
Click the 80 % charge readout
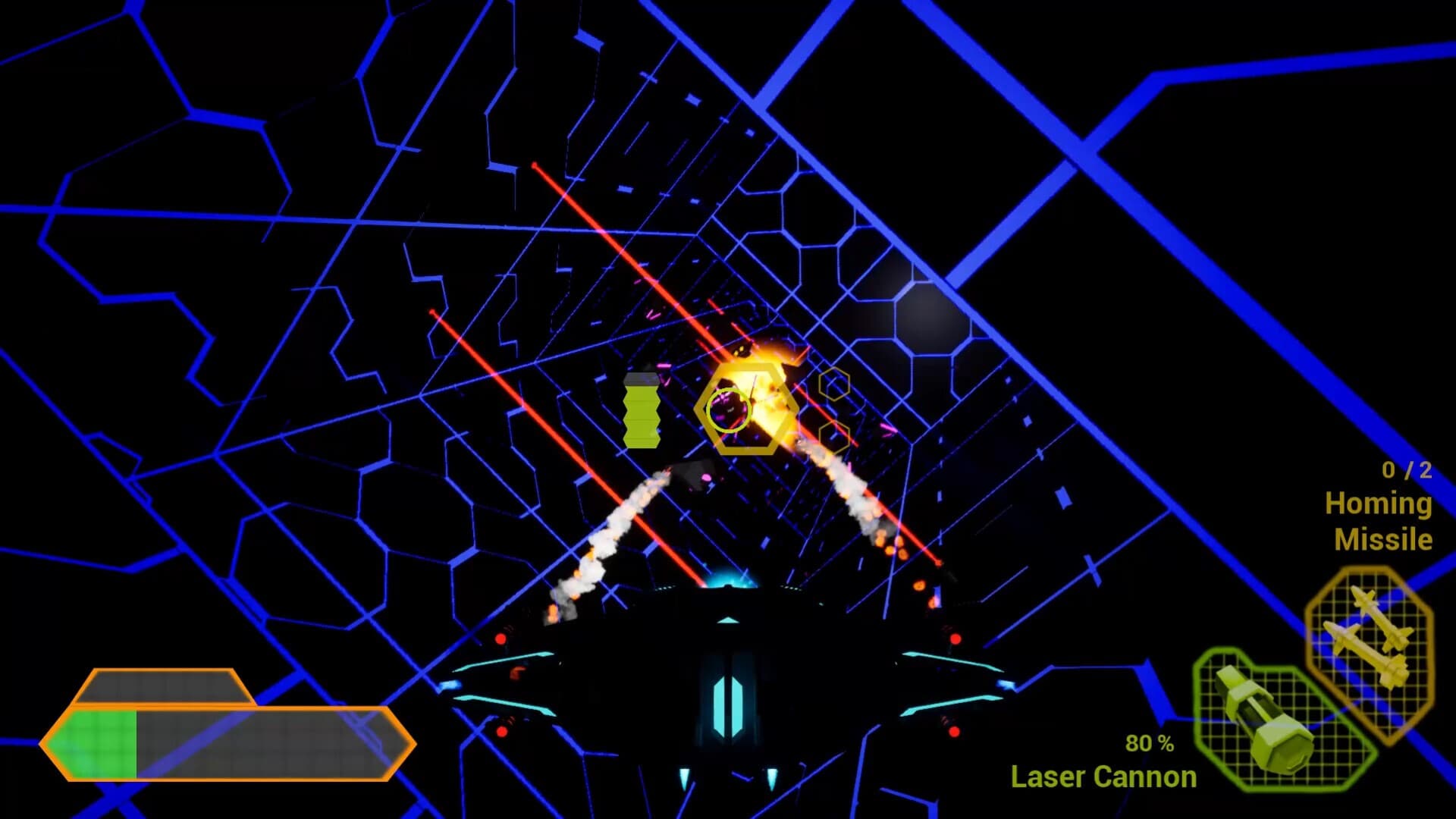1148,745
